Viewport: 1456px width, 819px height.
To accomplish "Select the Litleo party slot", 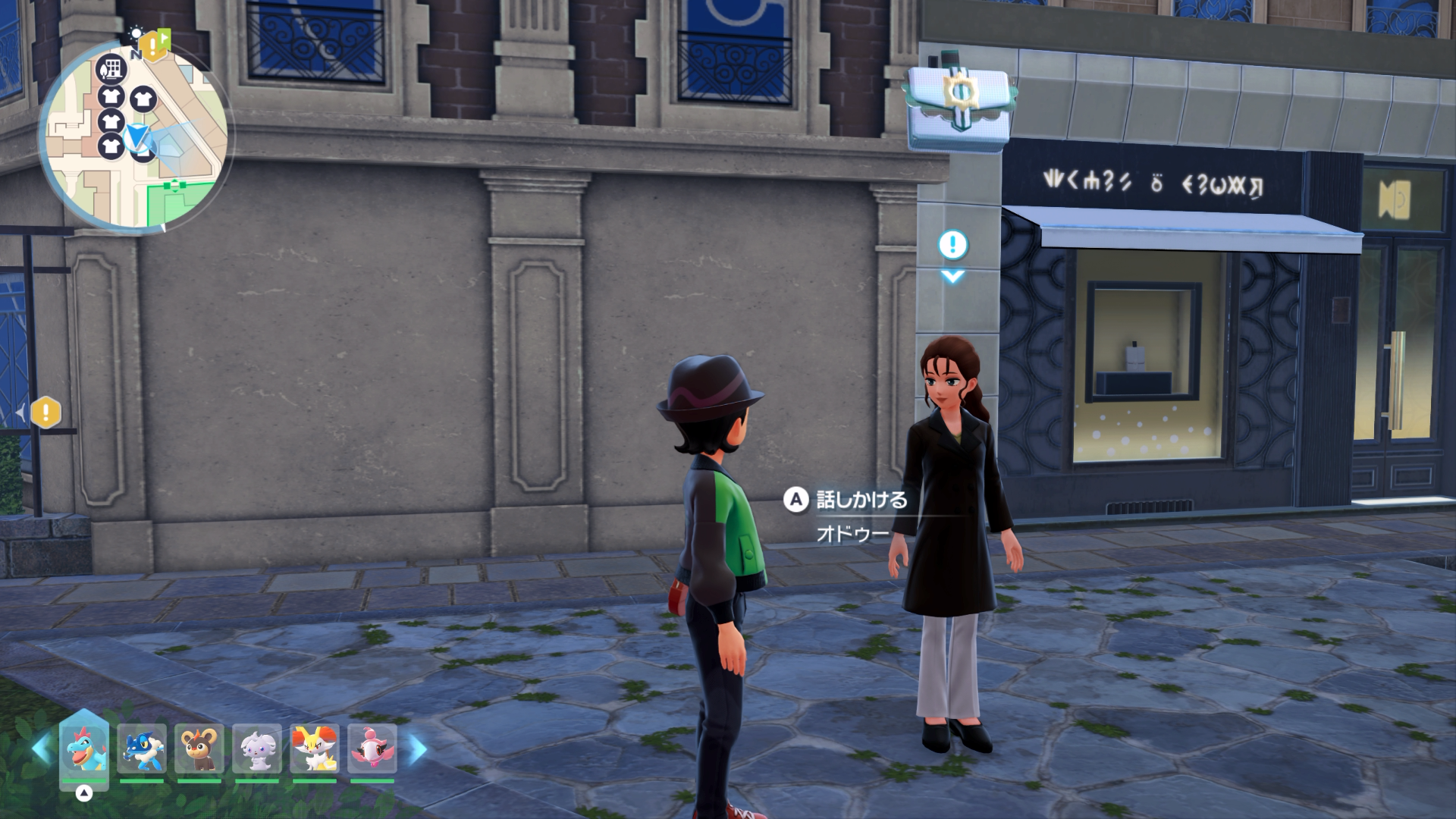I will click(199, 748).
